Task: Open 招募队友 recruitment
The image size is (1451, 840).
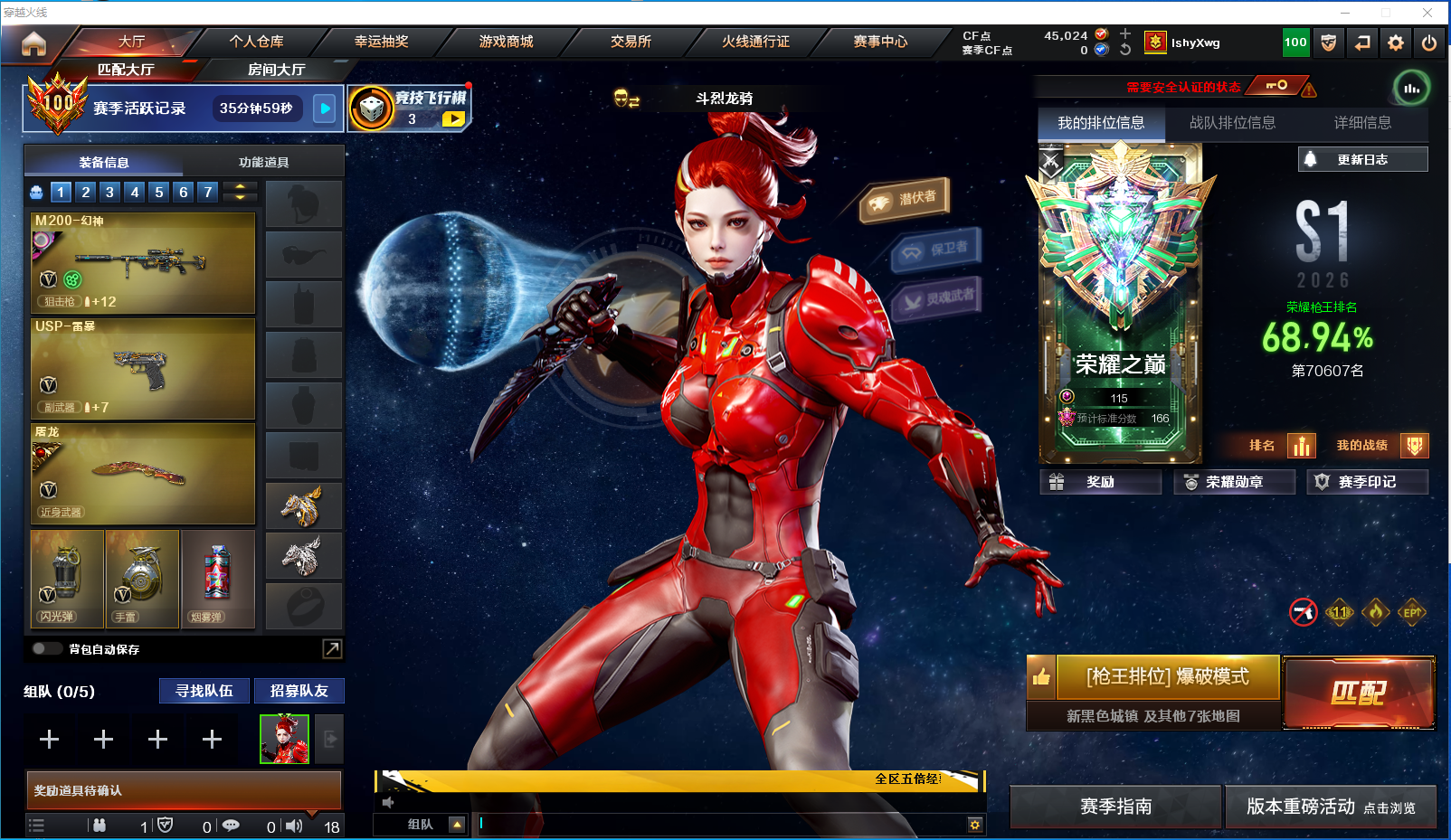Action: point(299,691)
